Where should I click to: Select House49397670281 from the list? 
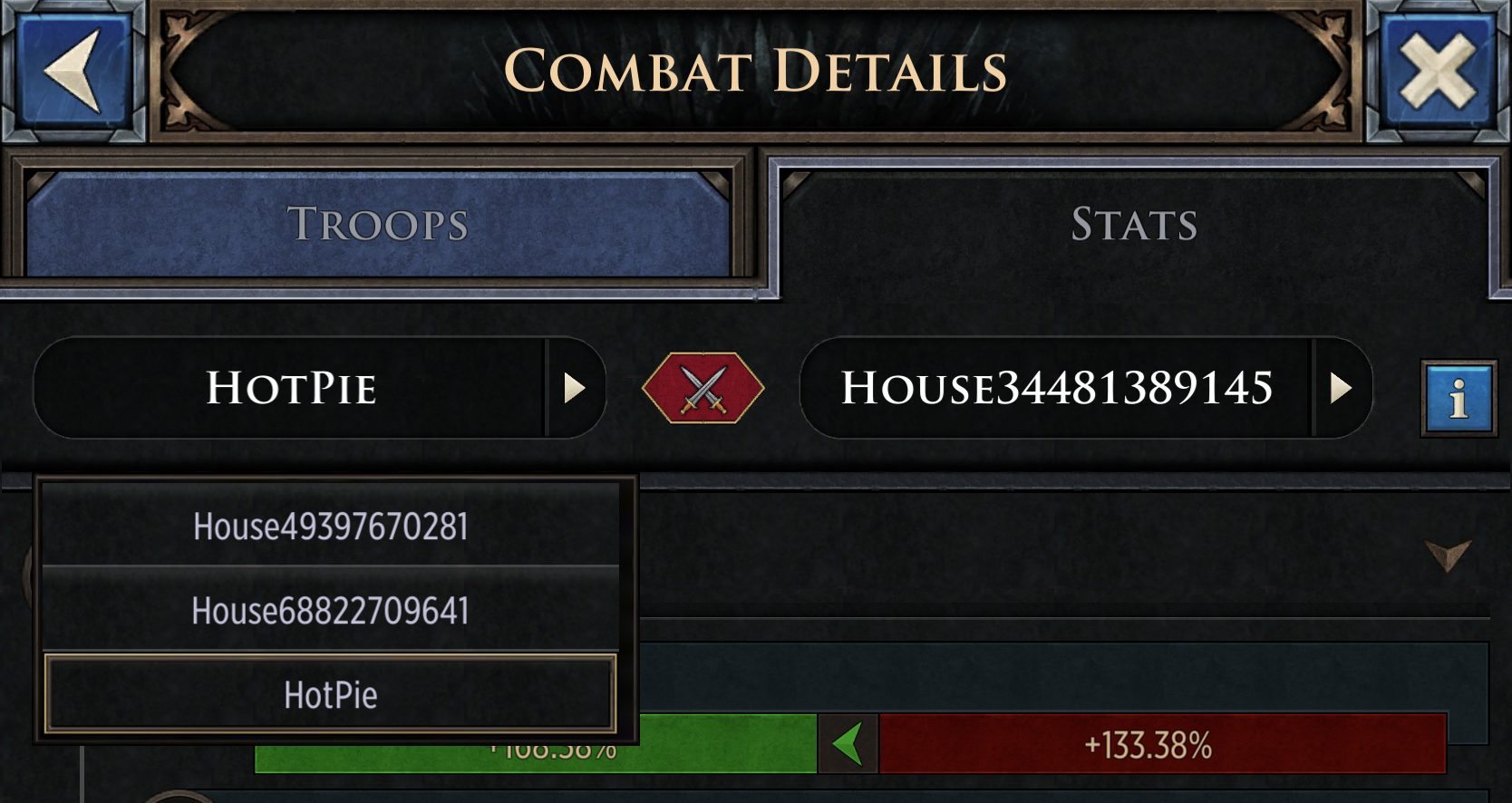tap(329, 527)
